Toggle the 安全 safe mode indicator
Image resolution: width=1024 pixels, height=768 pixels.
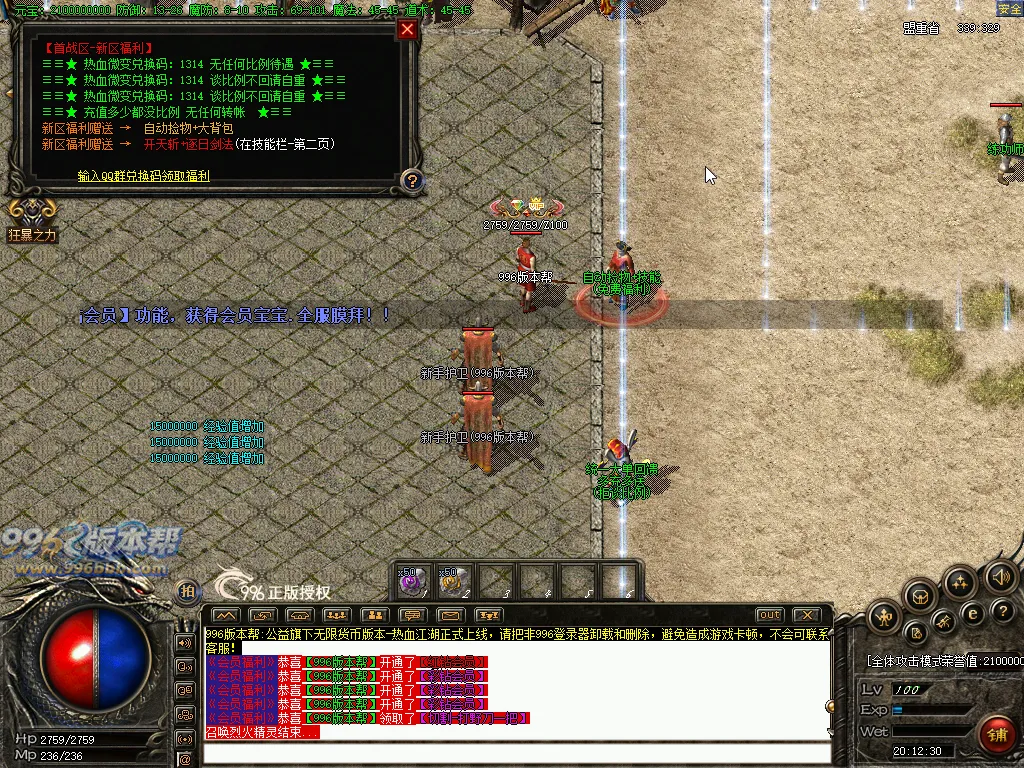(1009, 8)
